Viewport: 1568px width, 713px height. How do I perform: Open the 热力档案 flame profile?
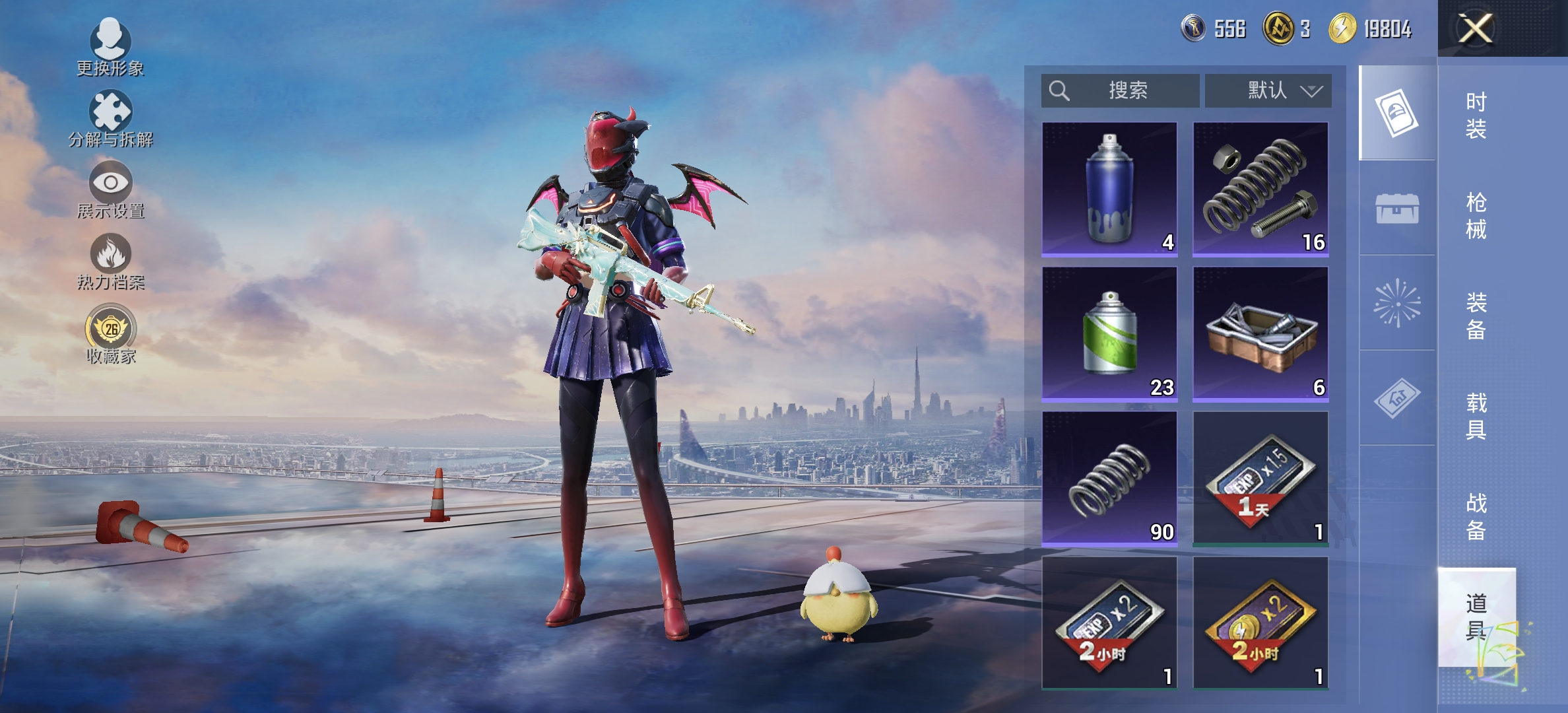(110, 261)
